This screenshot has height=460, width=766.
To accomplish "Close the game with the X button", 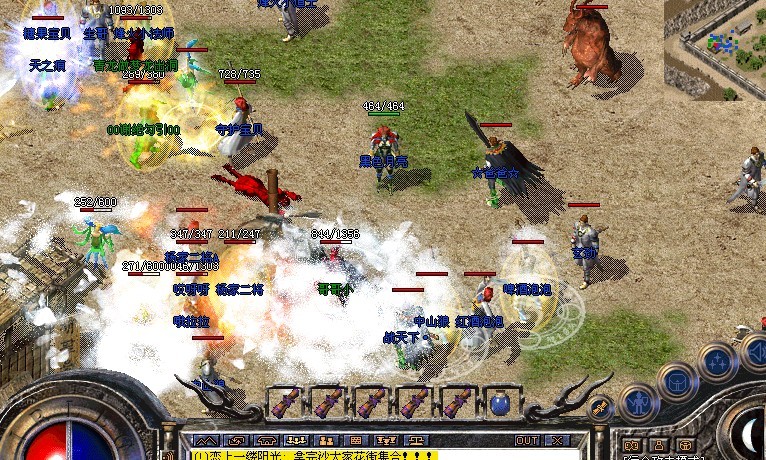I will pos(556,440).
